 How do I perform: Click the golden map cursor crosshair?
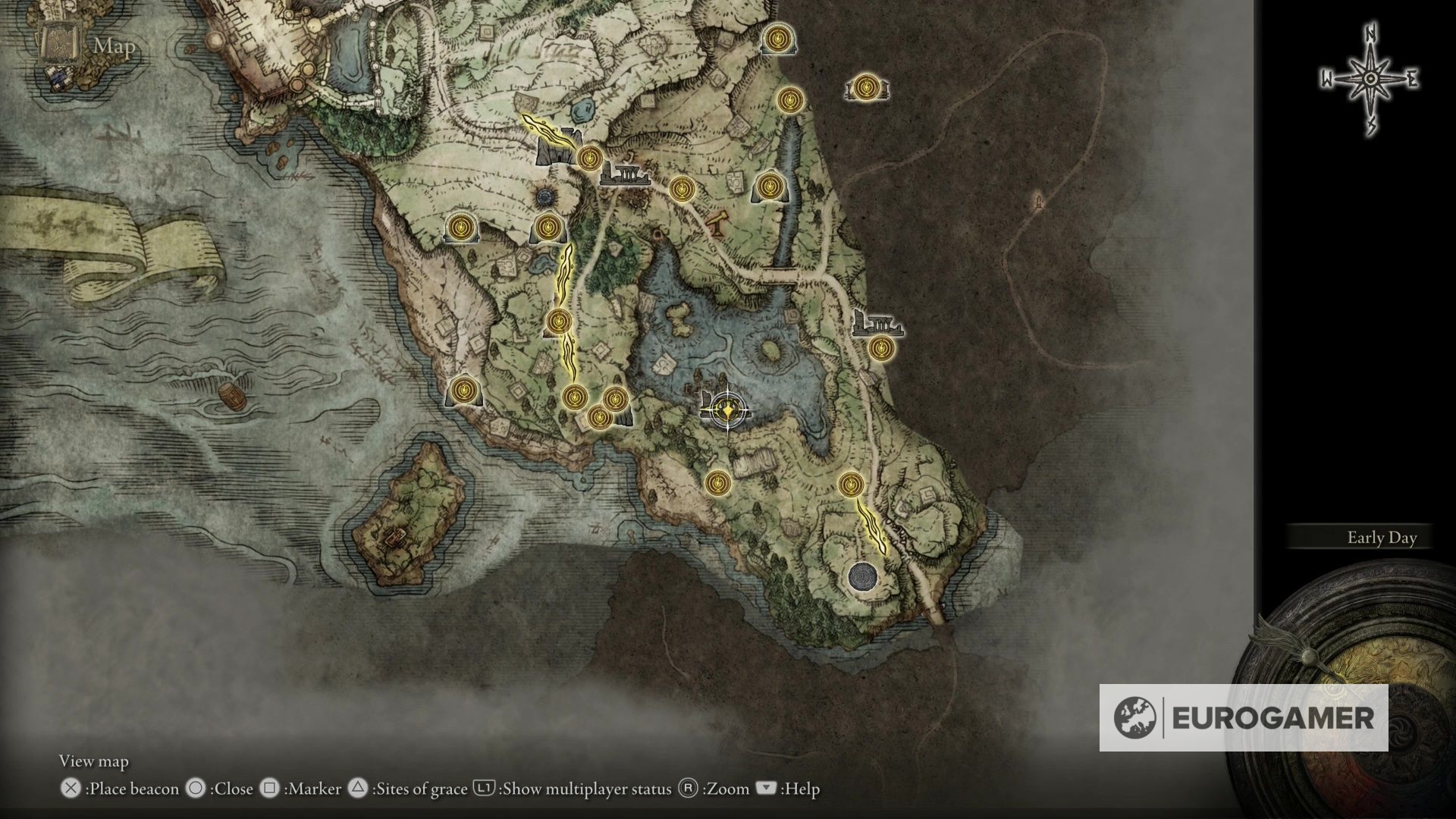tap(726, 412)
